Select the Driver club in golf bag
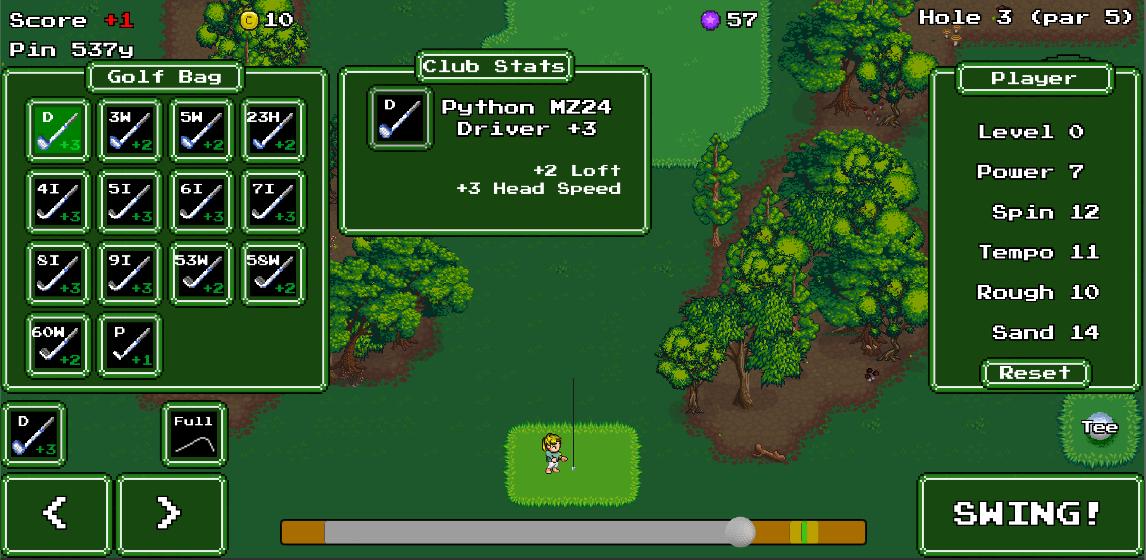Viewport: 1146px width, 560px height. tap(57, 130)
